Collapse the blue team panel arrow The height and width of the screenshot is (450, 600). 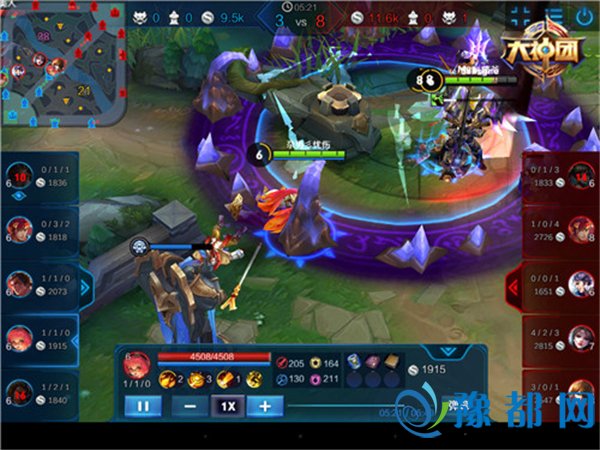[x=84, y=288]
